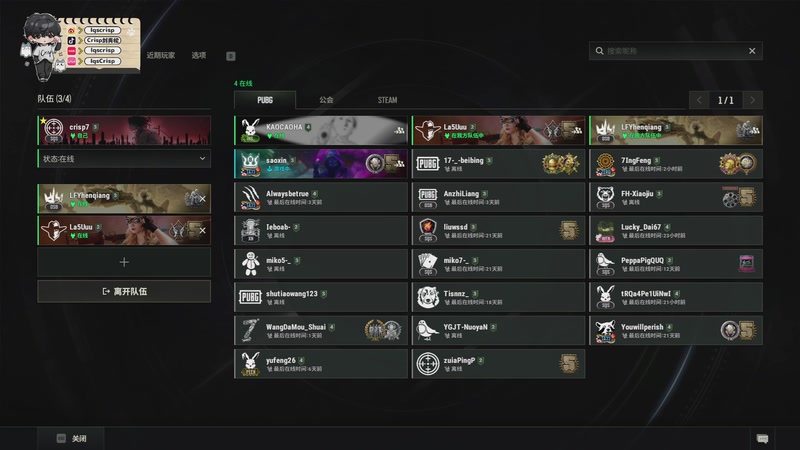The width and height of the screenshot is (800, 450).
Task: Open the chat icon in bottom corner
Action: [762, 438]
